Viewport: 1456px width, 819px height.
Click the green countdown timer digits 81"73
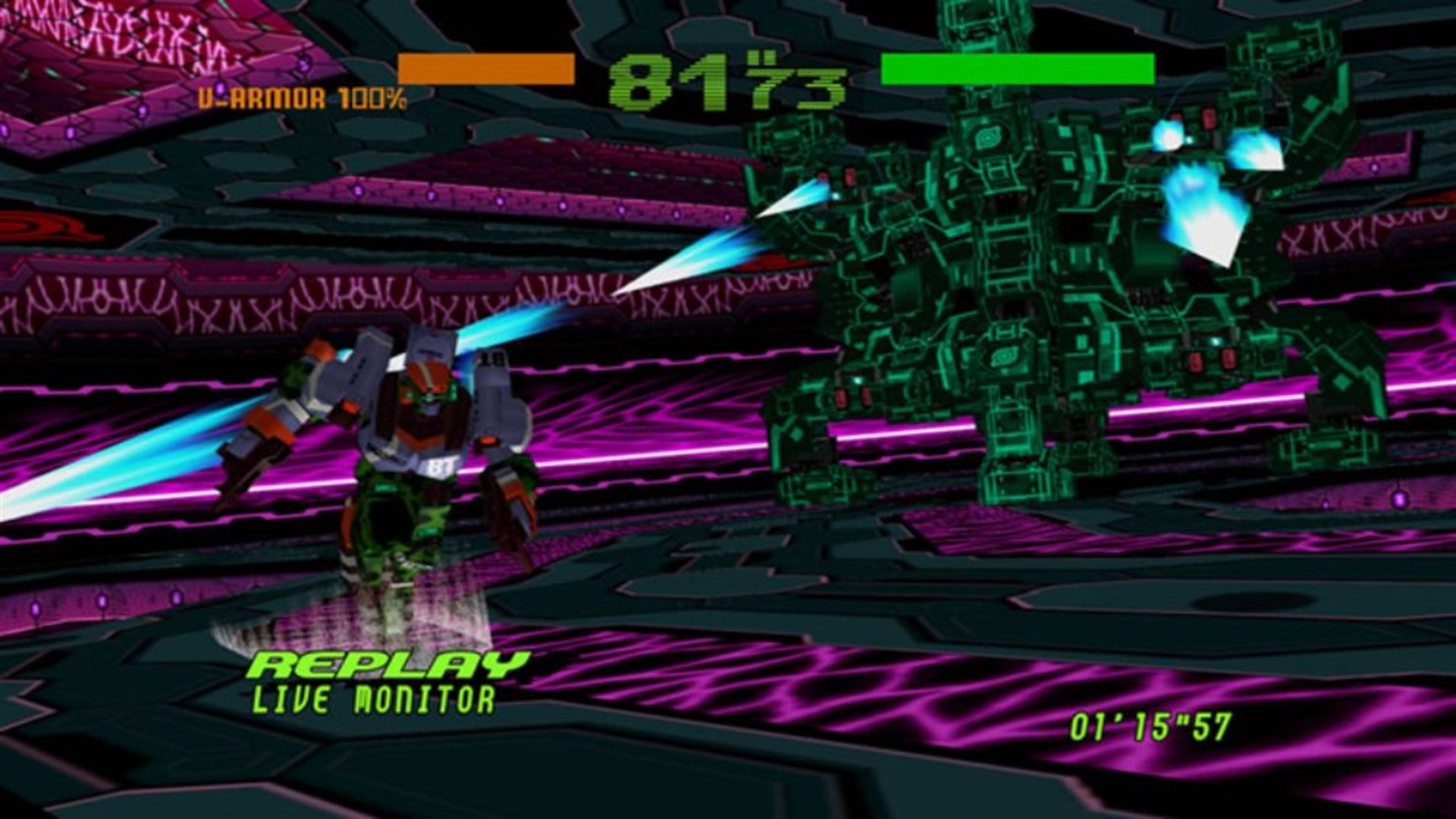728,80
